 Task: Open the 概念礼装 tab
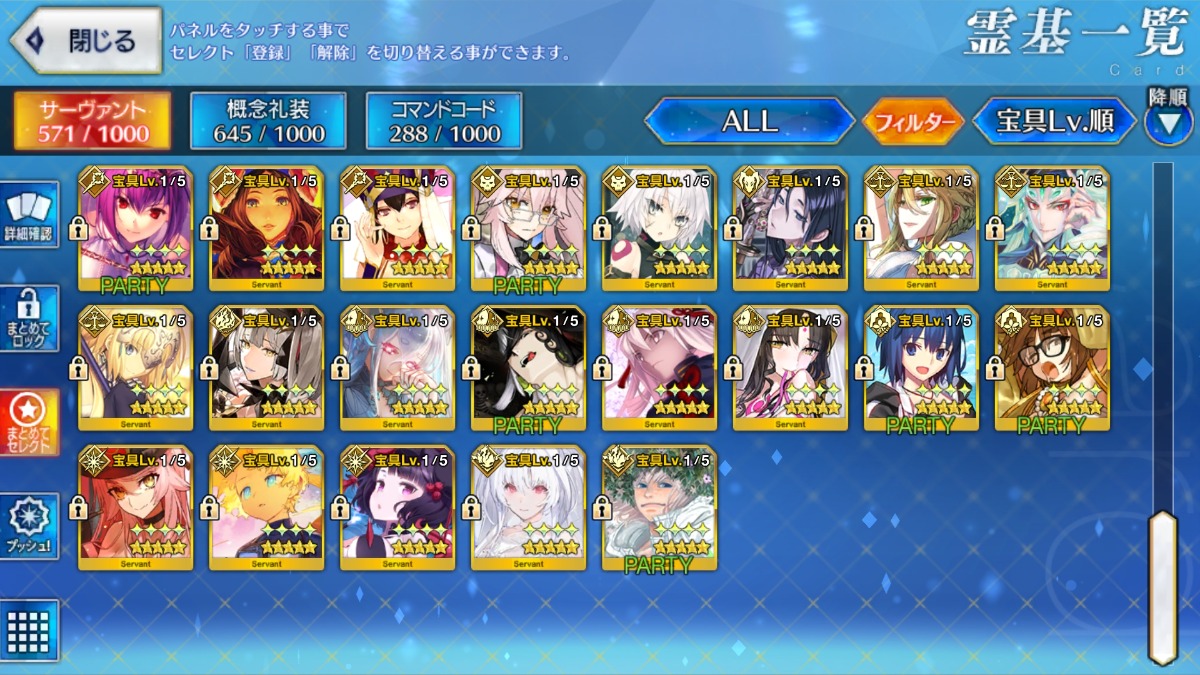[x=268, y=121]
